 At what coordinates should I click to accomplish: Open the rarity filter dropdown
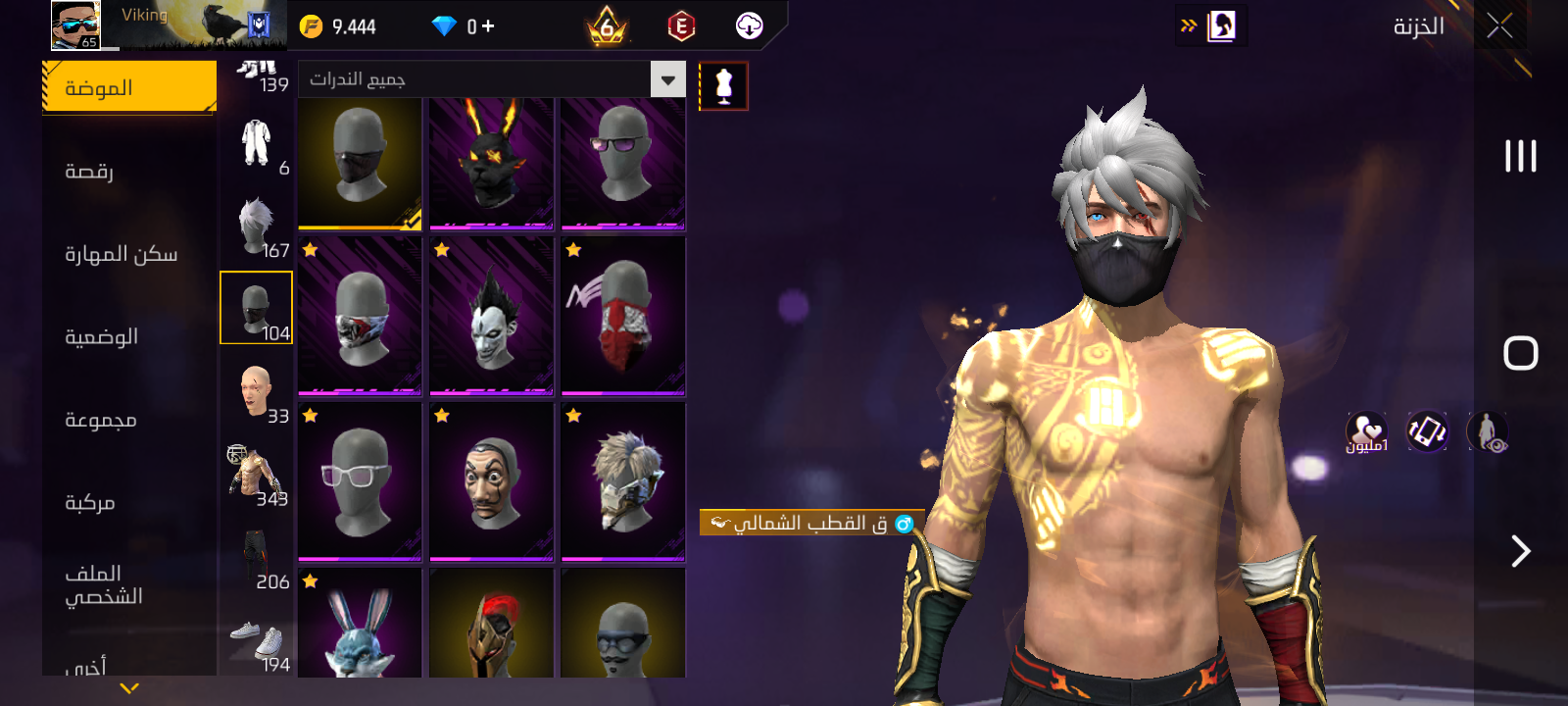click(x=667, y=79)
